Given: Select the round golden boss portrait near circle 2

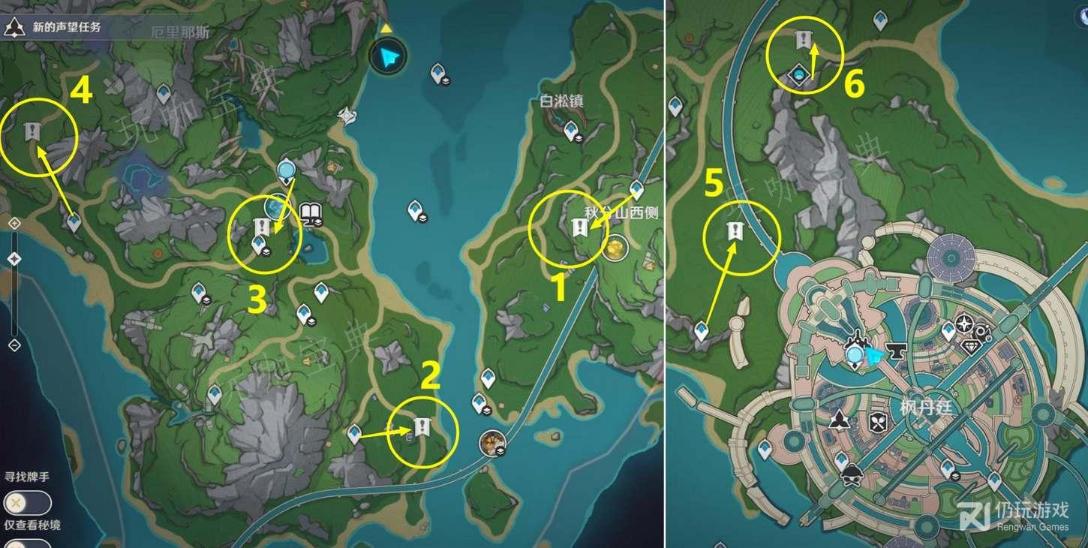Looking at the screenshot, I should 493,440.
